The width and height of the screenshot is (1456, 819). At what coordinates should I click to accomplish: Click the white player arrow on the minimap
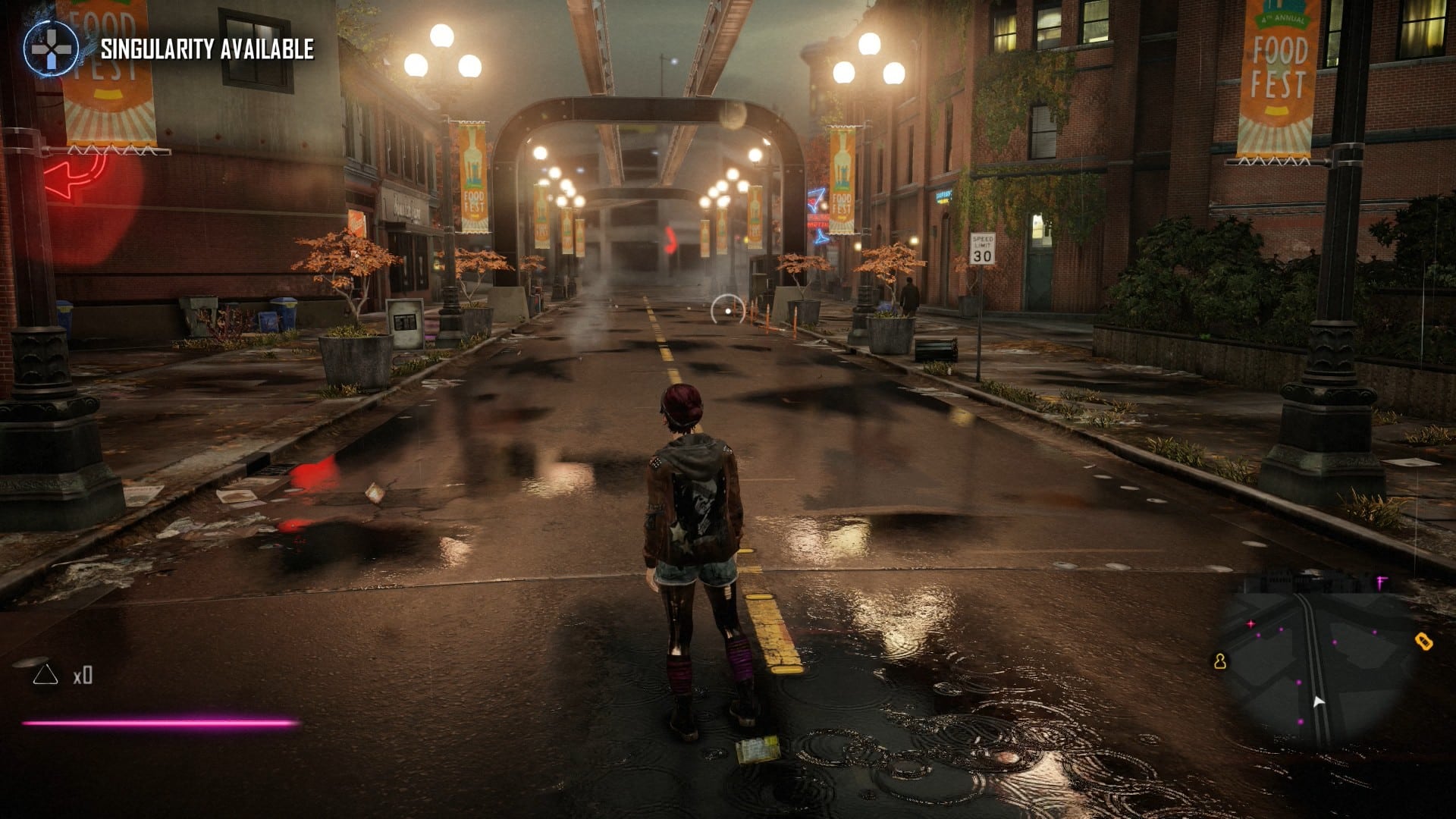point(1317,701)
